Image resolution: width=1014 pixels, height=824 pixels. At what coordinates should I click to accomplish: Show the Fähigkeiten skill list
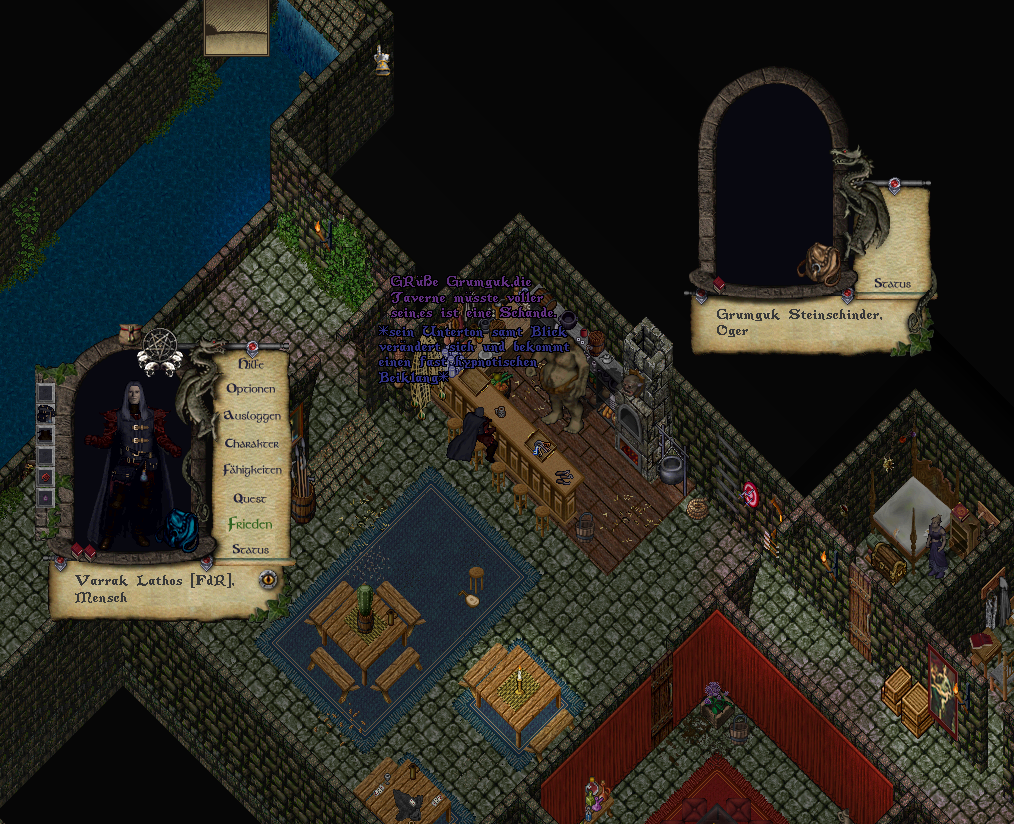pos(251,470)
